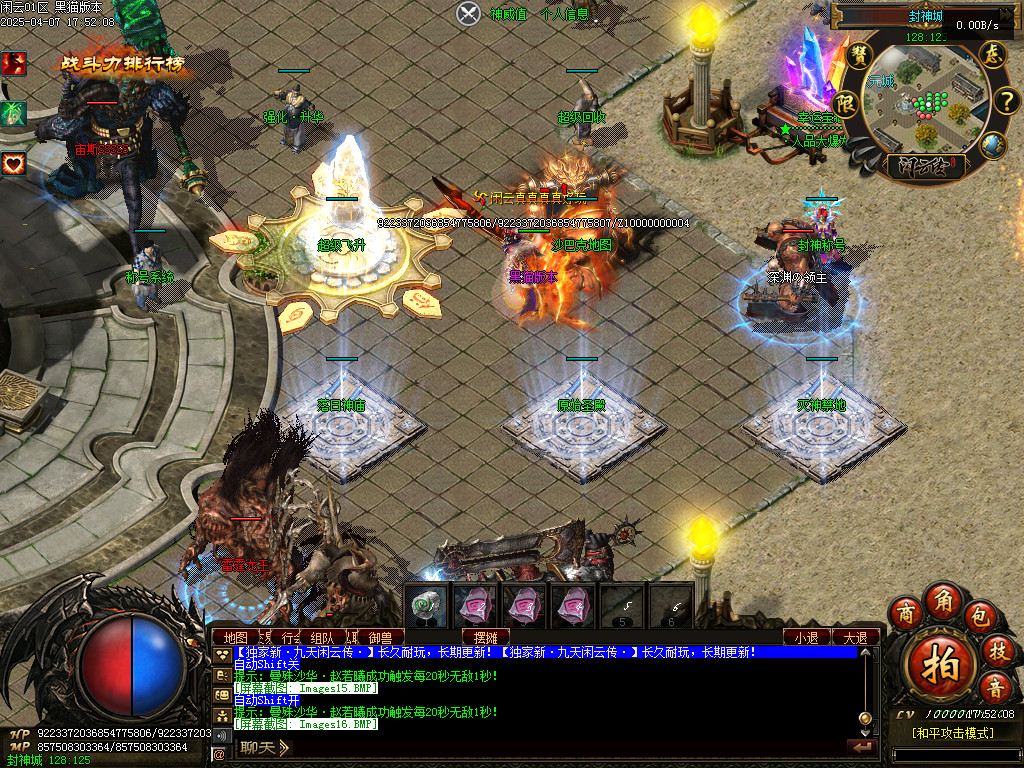The height and width of the screenshot is (768, 1024).
Task: Open the question mark help icon
Action: (1004, 100)
